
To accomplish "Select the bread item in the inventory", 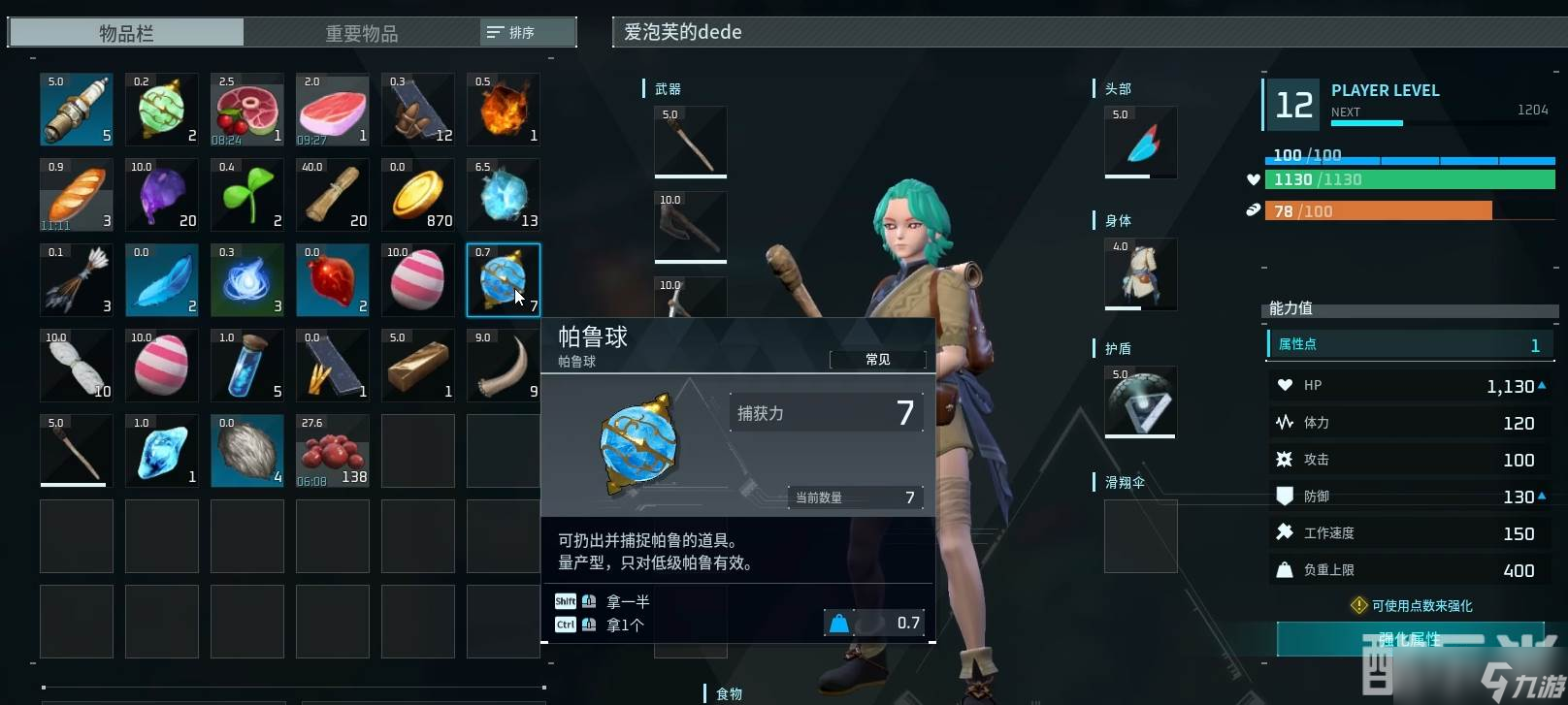I will click(x=77, y=194).
